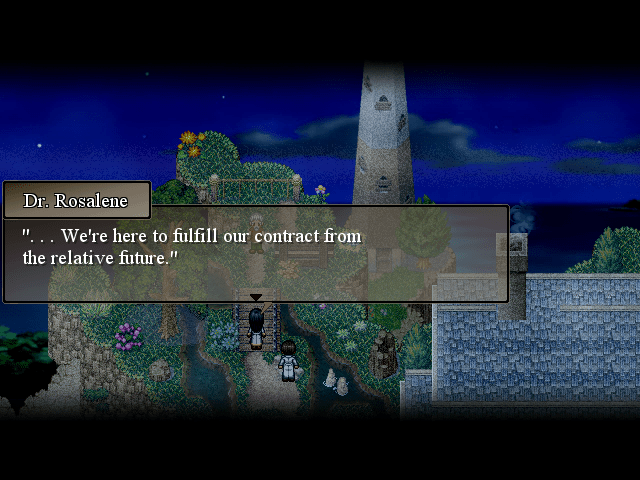
Task: Advance dialogue with the small down arrow
Action: coord(256,297)
